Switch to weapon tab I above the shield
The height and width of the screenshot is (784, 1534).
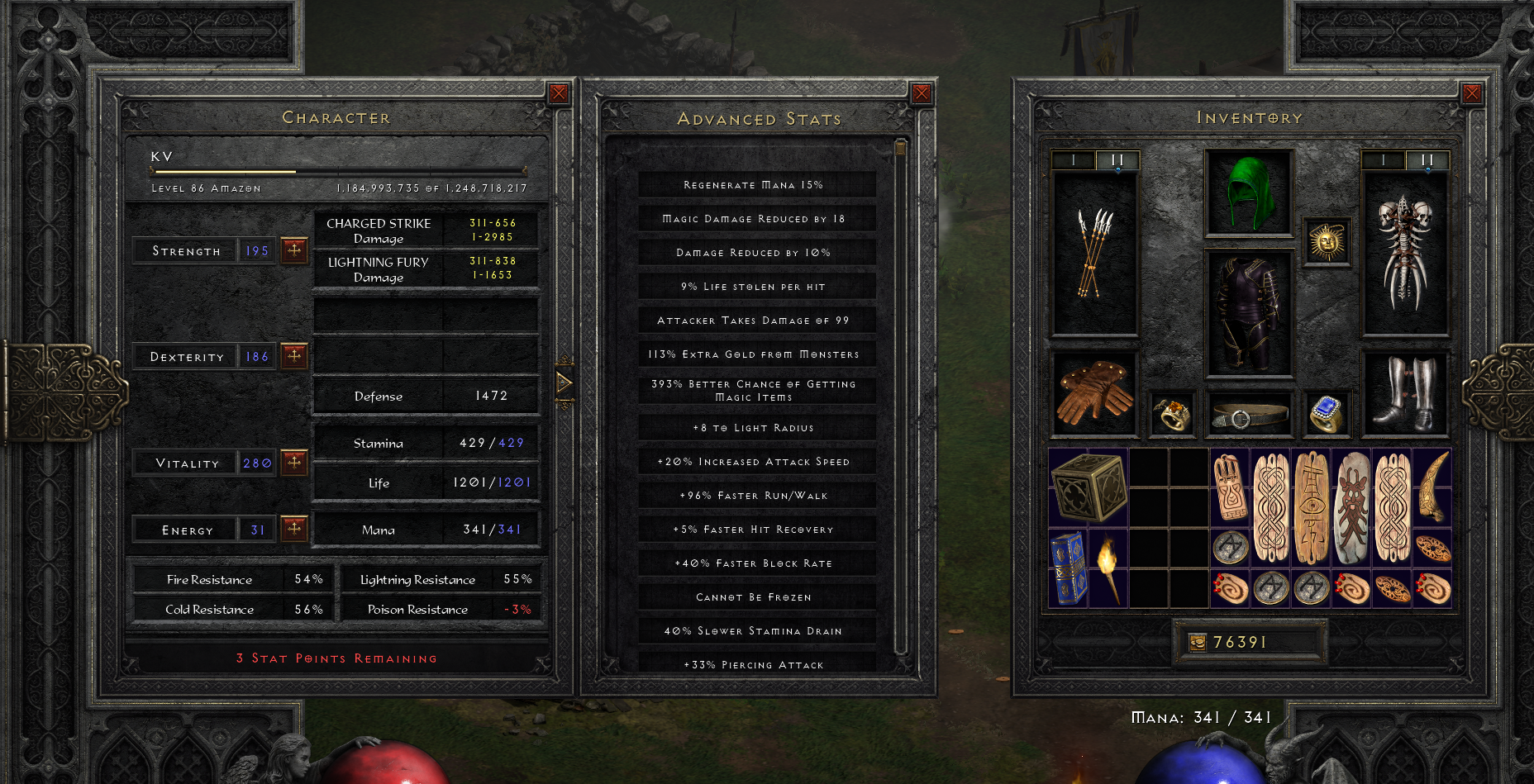click(x=1385, y=161)
